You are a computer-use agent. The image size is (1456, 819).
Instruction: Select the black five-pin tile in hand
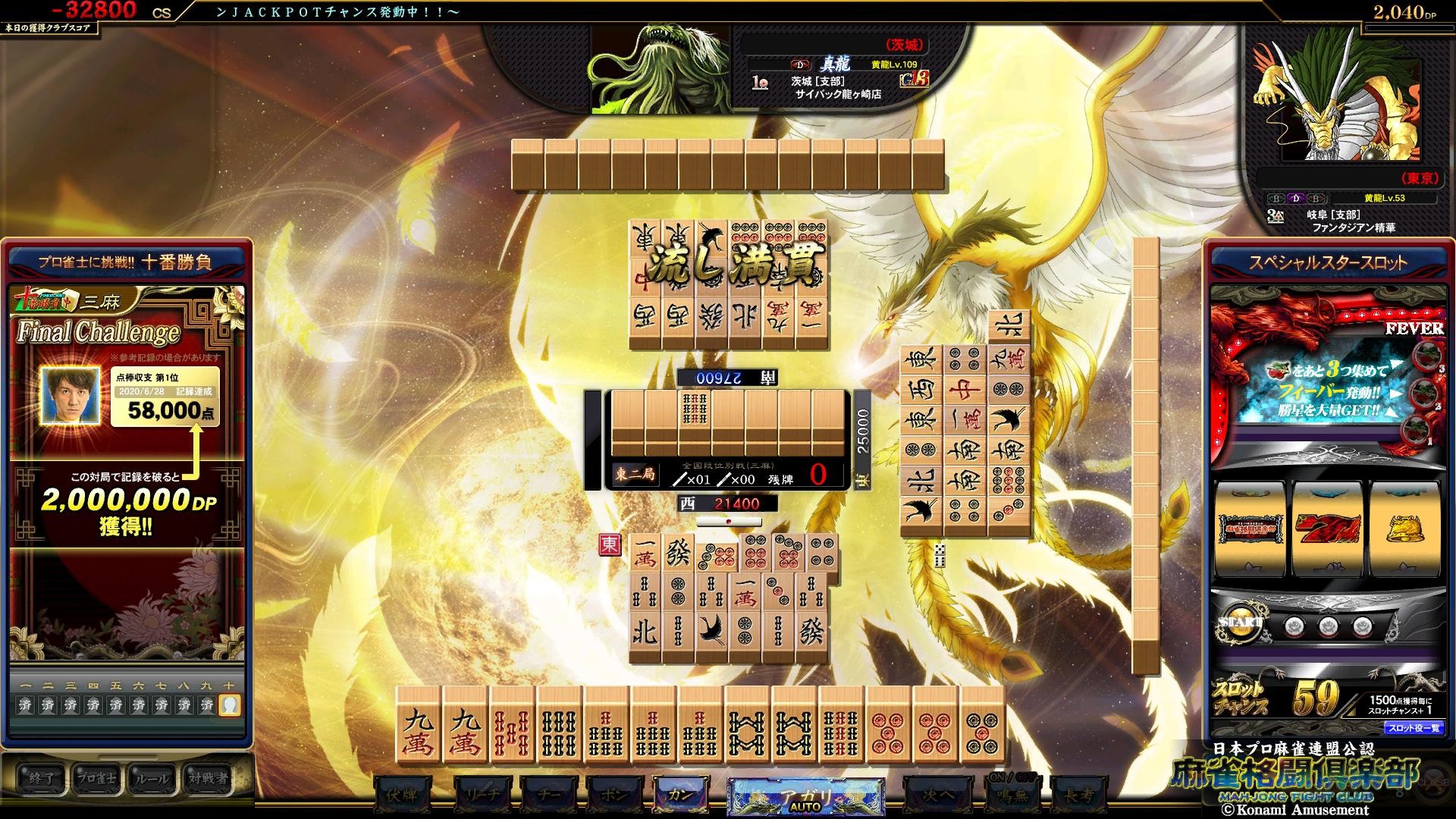(x=982, y=725)
